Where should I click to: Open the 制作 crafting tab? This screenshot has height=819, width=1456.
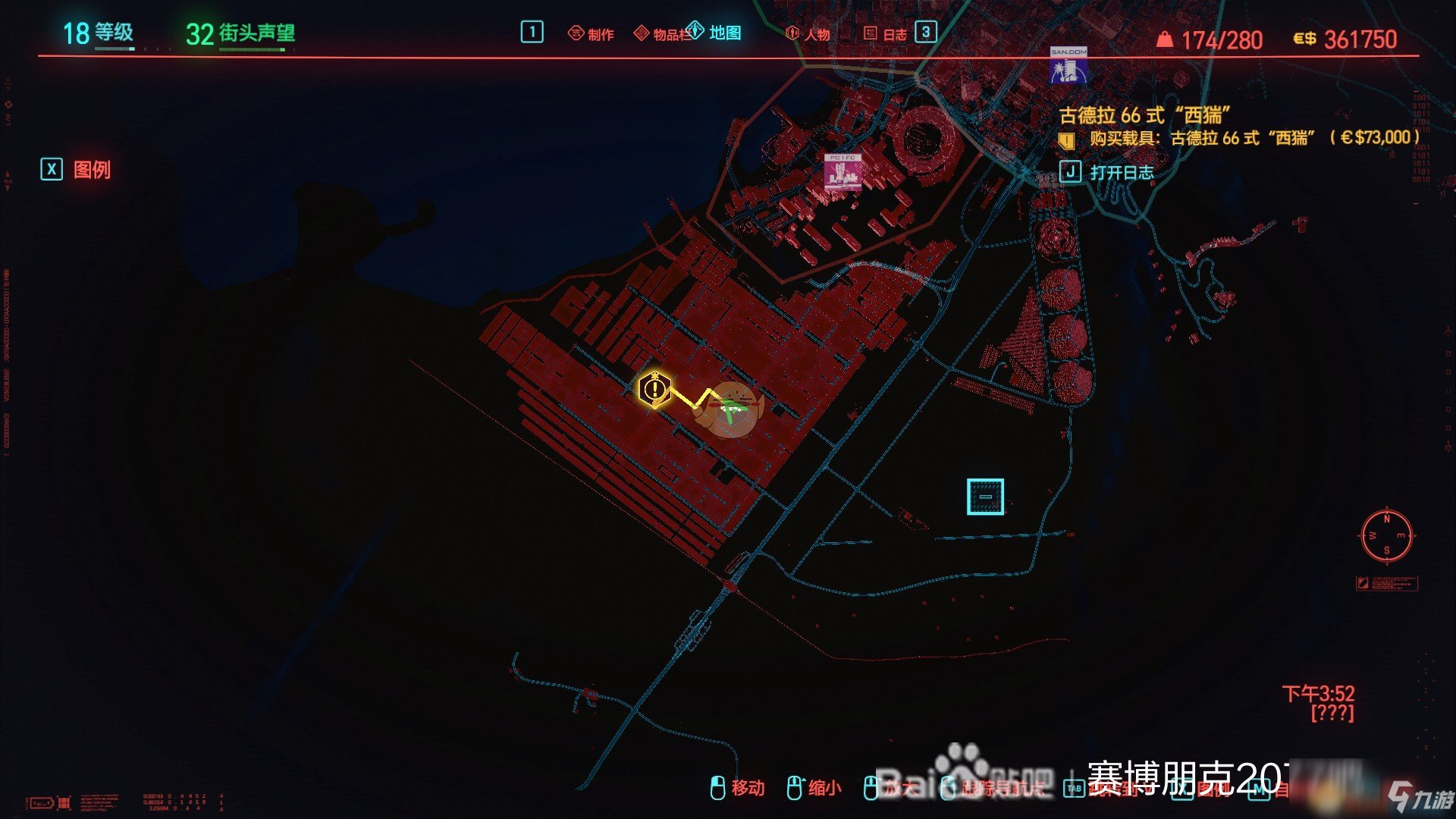coord(591,34)
